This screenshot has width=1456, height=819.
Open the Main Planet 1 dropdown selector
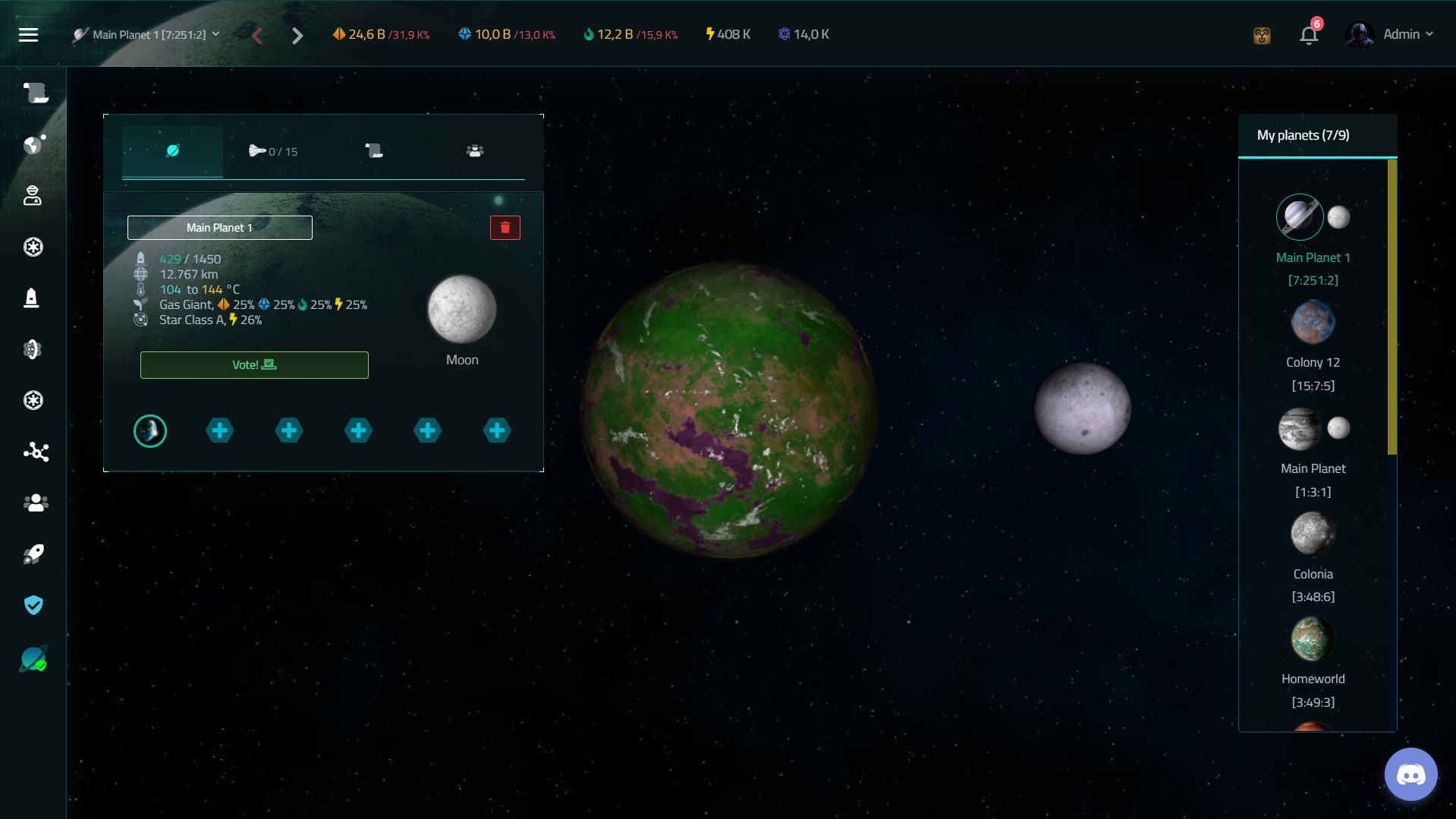pyautogui.click(x=147, y=35)
